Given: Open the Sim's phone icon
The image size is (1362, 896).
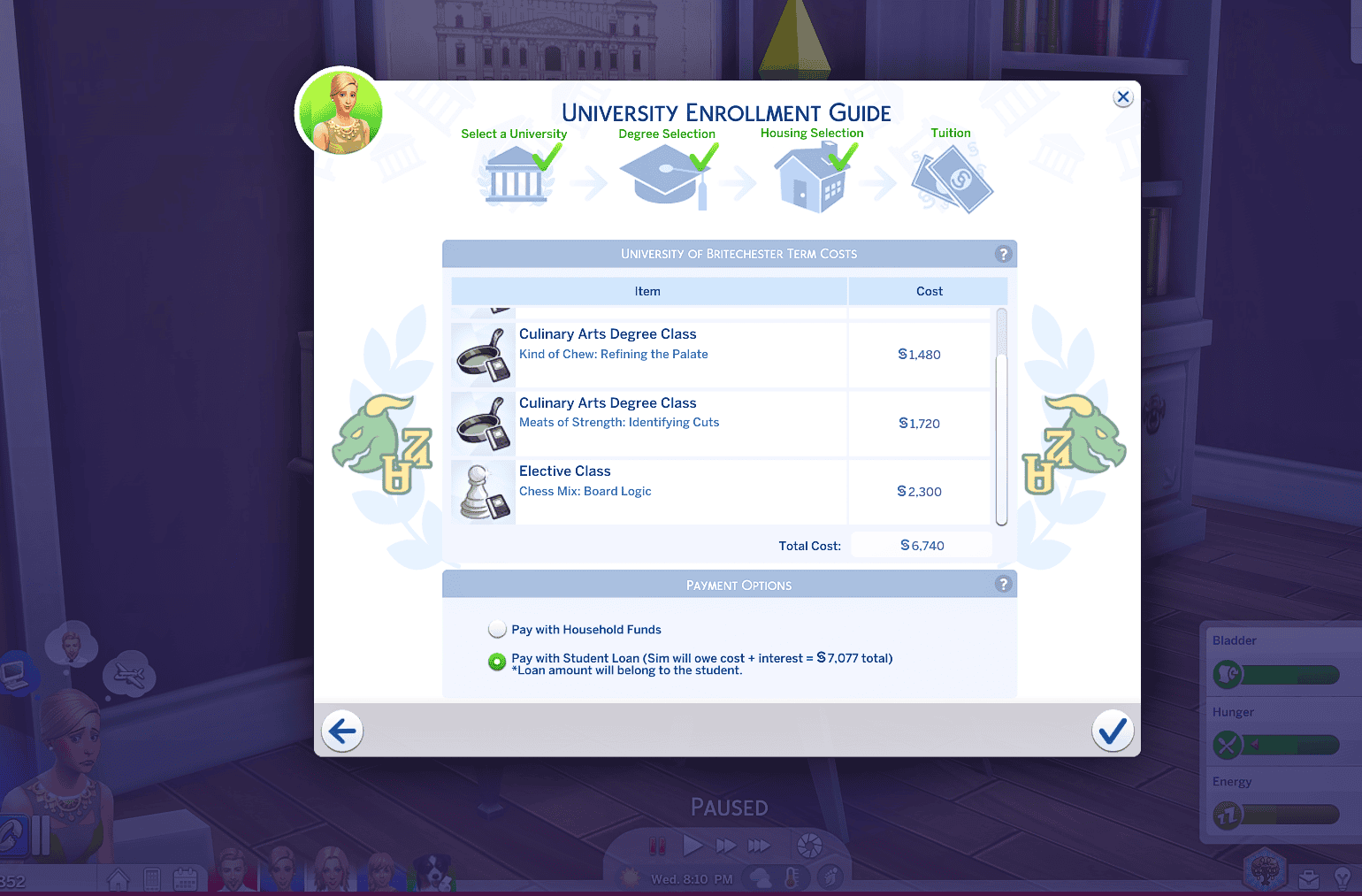Looking at the screenshot, I should point(152,877).
